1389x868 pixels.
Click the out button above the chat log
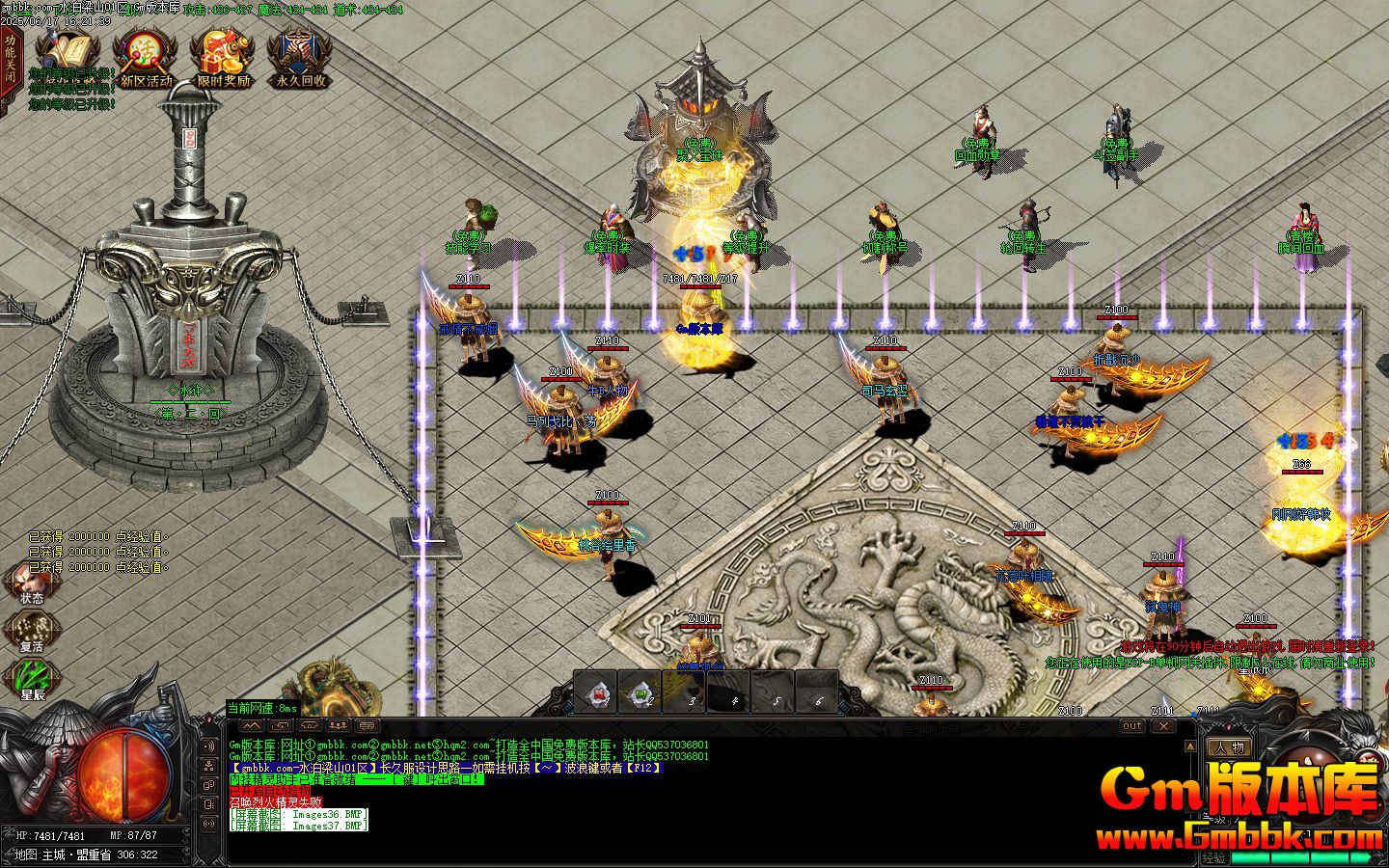[x=1131, y=727]
